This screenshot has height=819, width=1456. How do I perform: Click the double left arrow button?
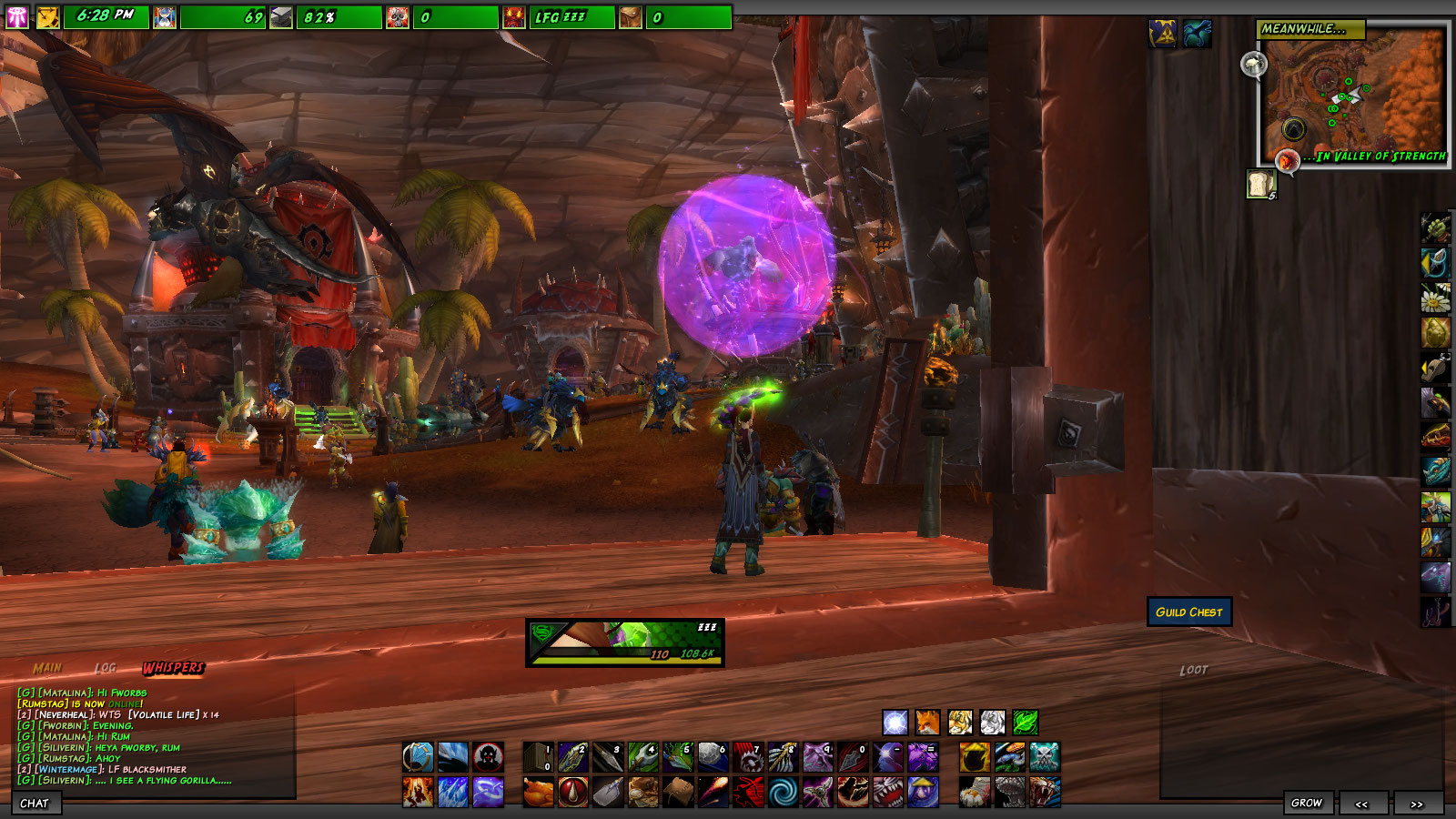[x=1361, y=804]
